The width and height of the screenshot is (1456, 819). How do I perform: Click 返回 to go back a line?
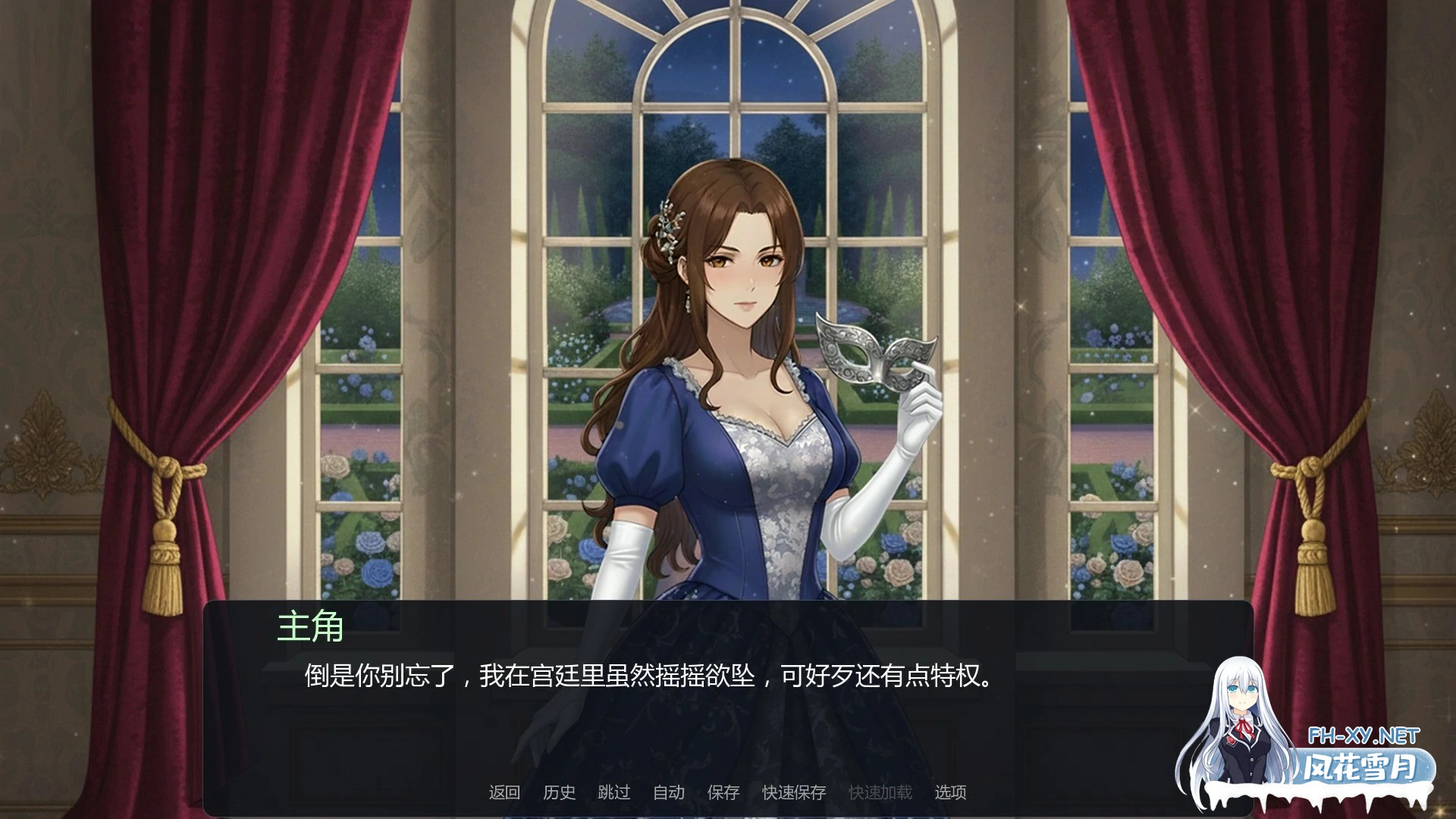pos(504,790)
